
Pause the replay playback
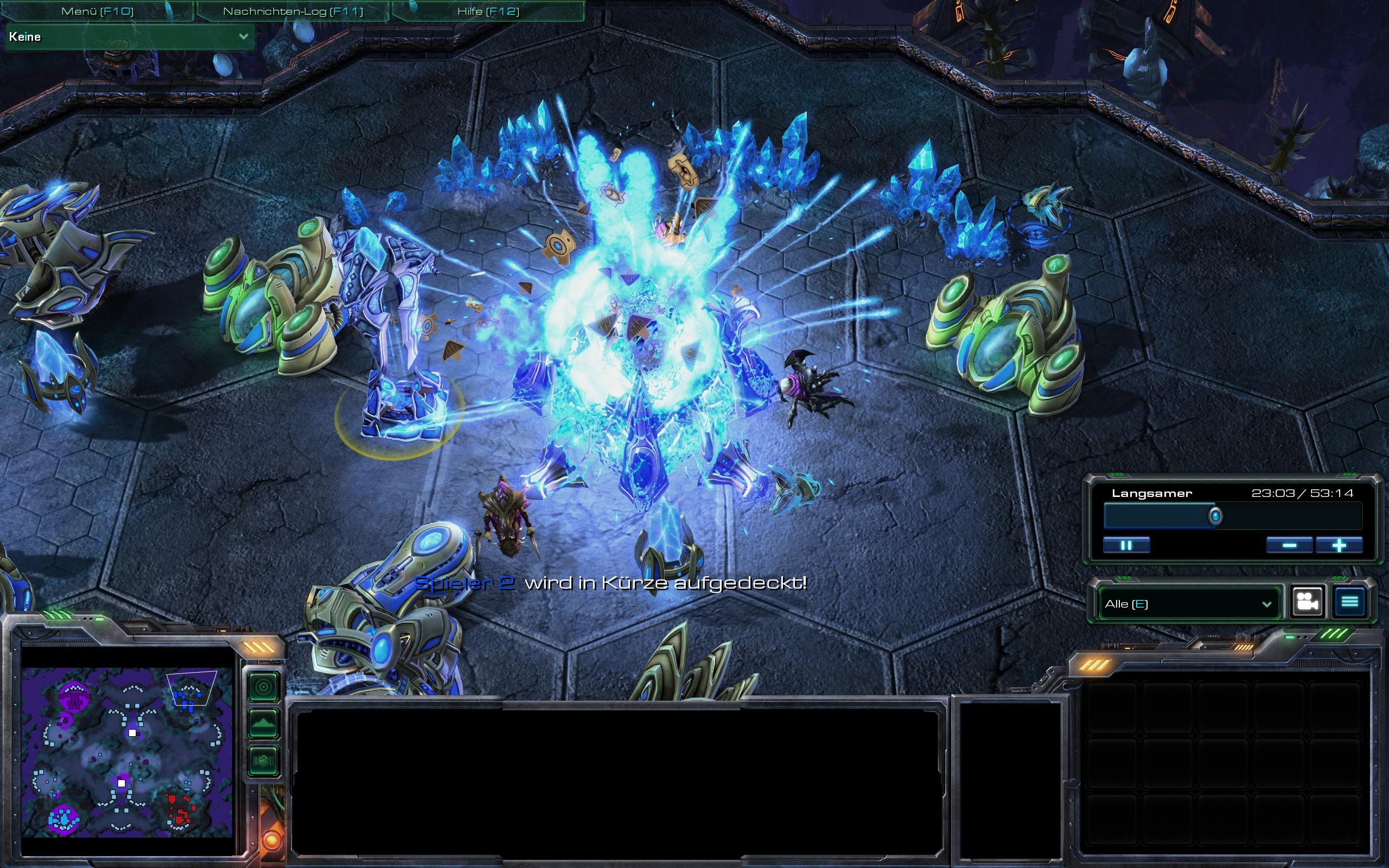[1126, 545]
